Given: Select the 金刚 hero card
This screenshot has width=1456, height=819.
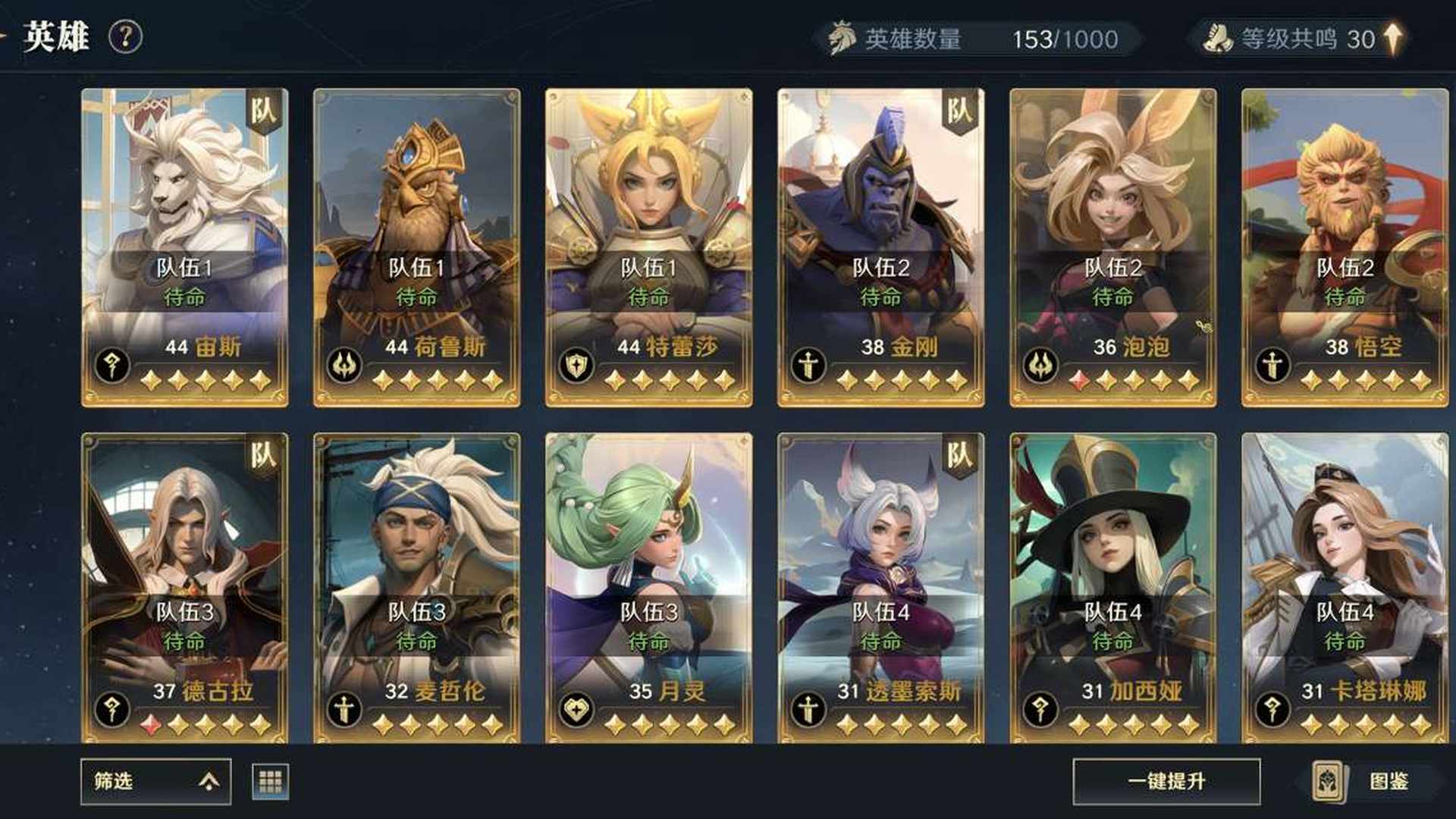Looking at the screenshot, I should pyautogui.click(x=880, y=247).
